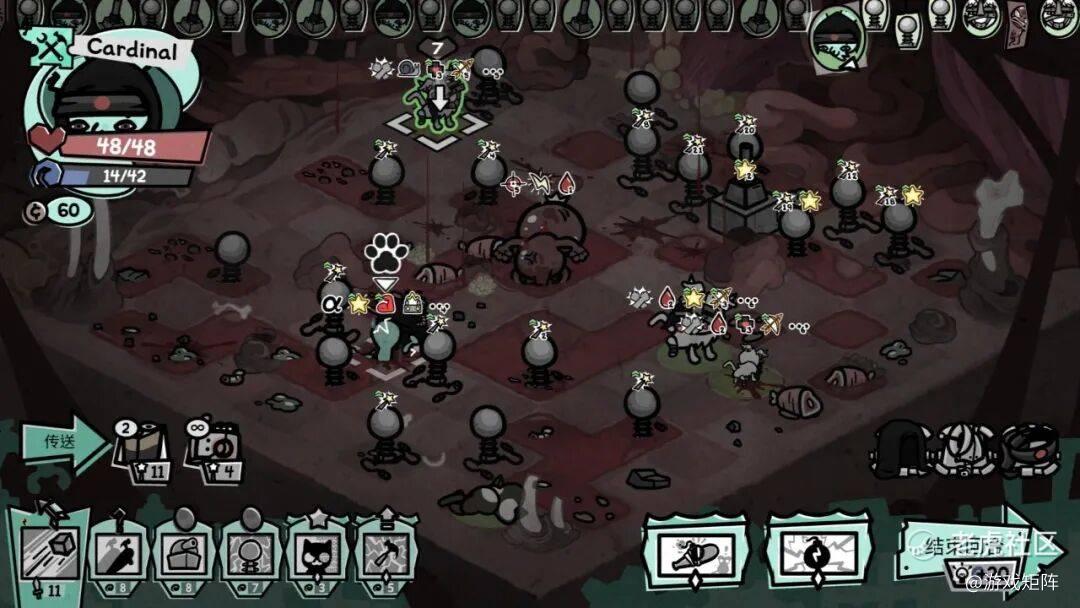
Task: Activate the black cat face ability
Action: 318,554
